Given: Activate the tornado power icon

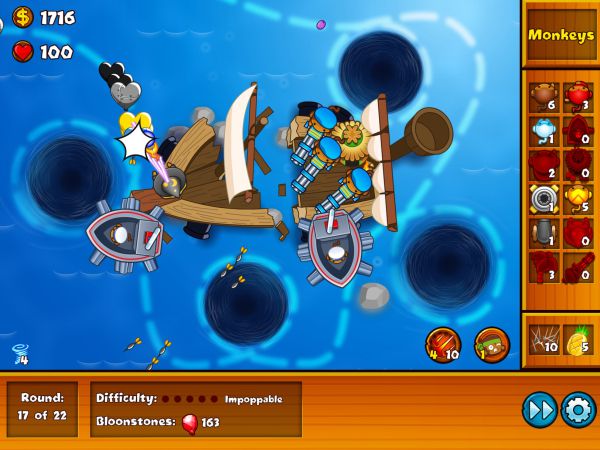Looking at the screenshot, I should (20, 353).
